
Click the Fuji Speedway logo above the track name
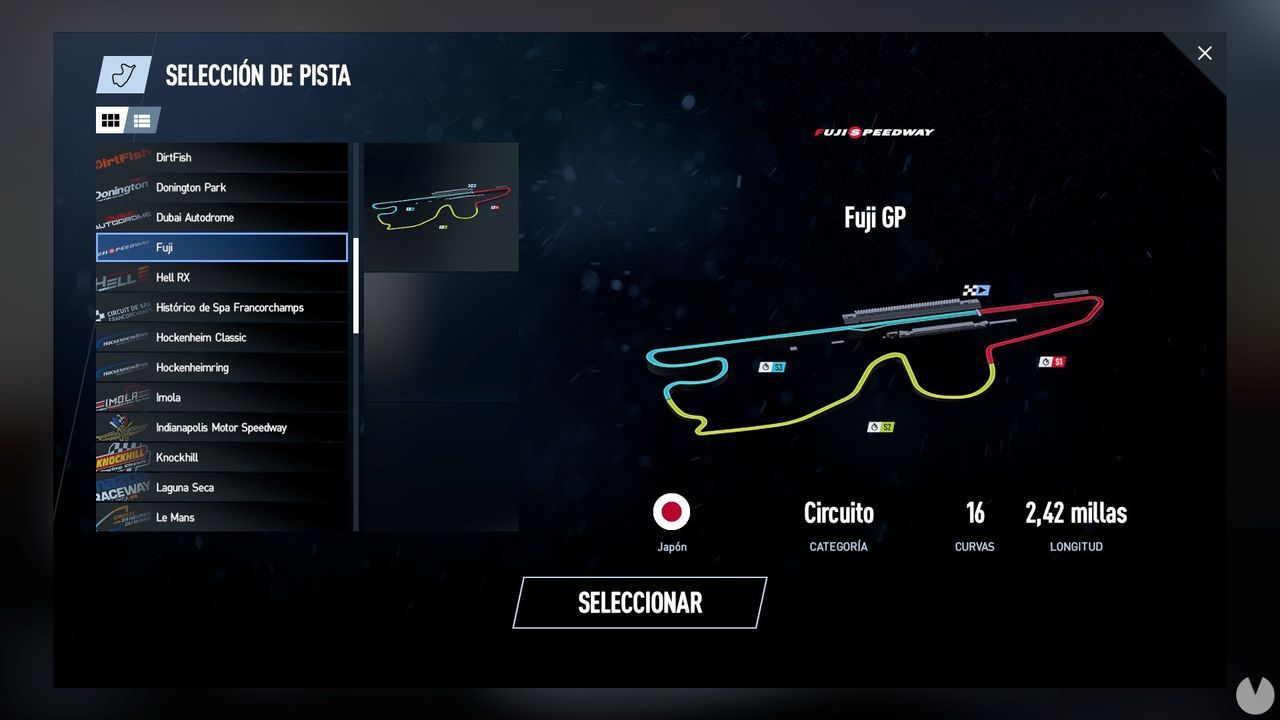click(873, 131)
